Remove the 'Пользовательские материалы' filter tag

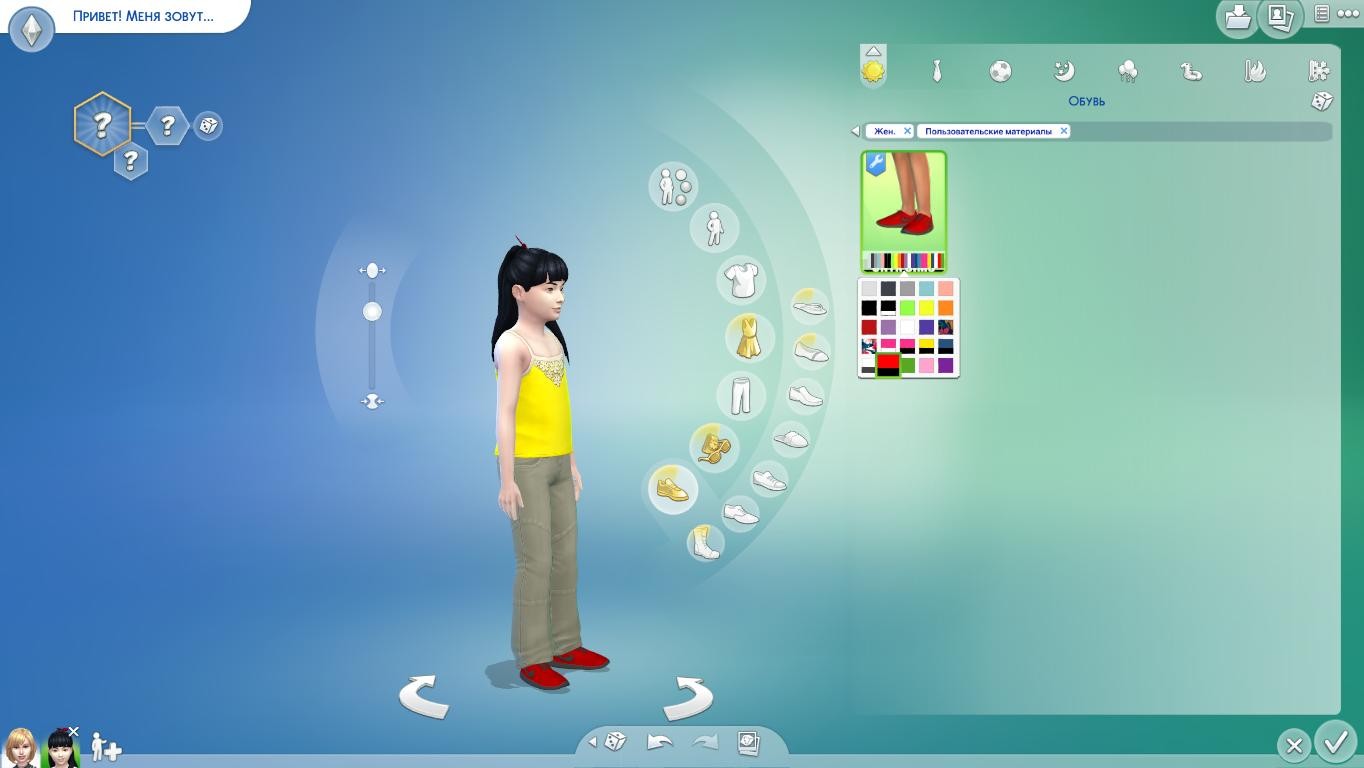pos(1064,131)
